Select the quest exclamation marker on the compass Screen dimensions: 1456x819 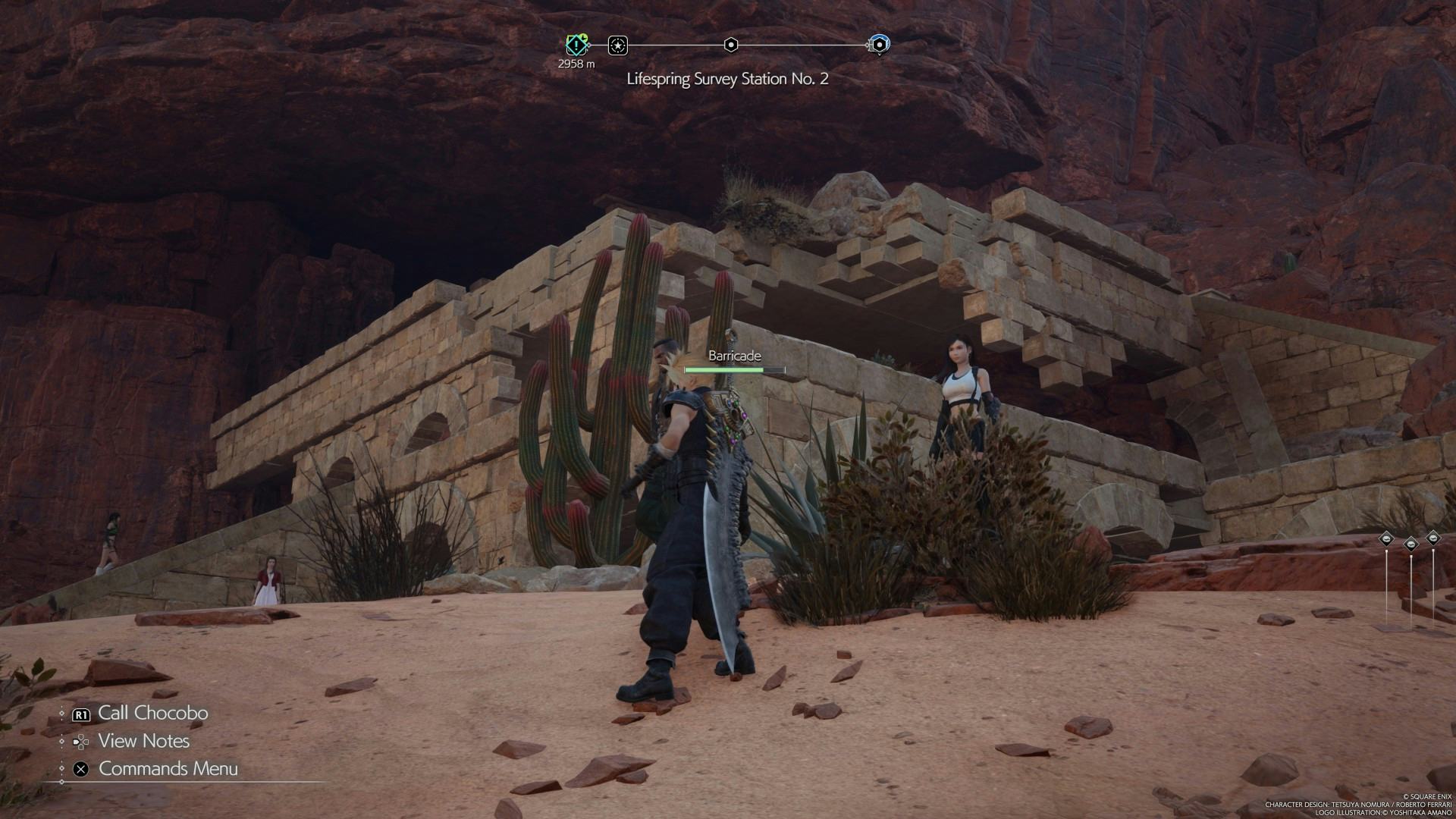[577, 45]
